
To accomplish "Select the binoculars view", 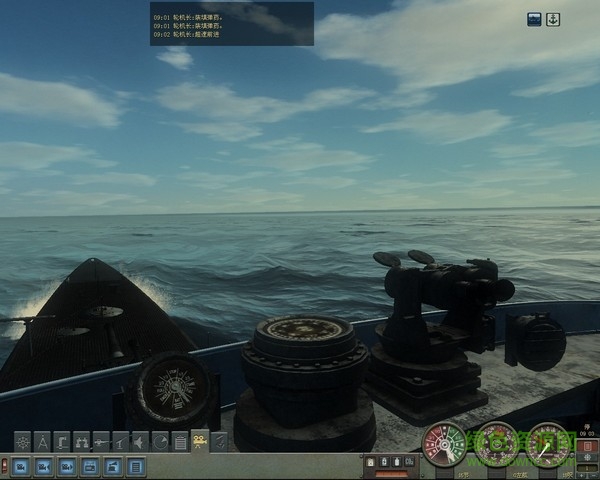I will [x=82, y=441].
